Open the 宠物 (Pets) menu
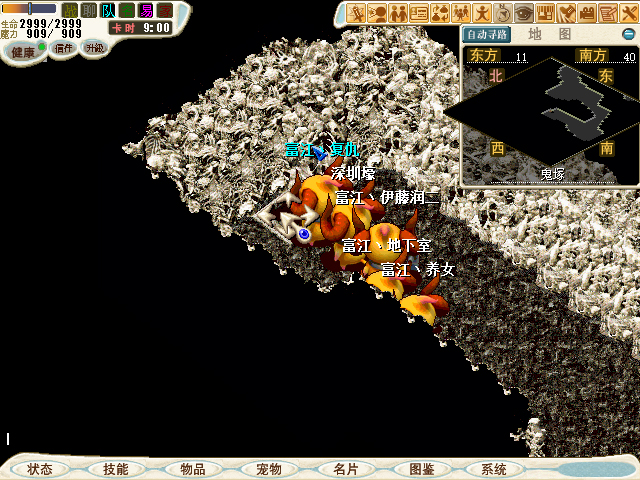 click(x=268, y=469)
